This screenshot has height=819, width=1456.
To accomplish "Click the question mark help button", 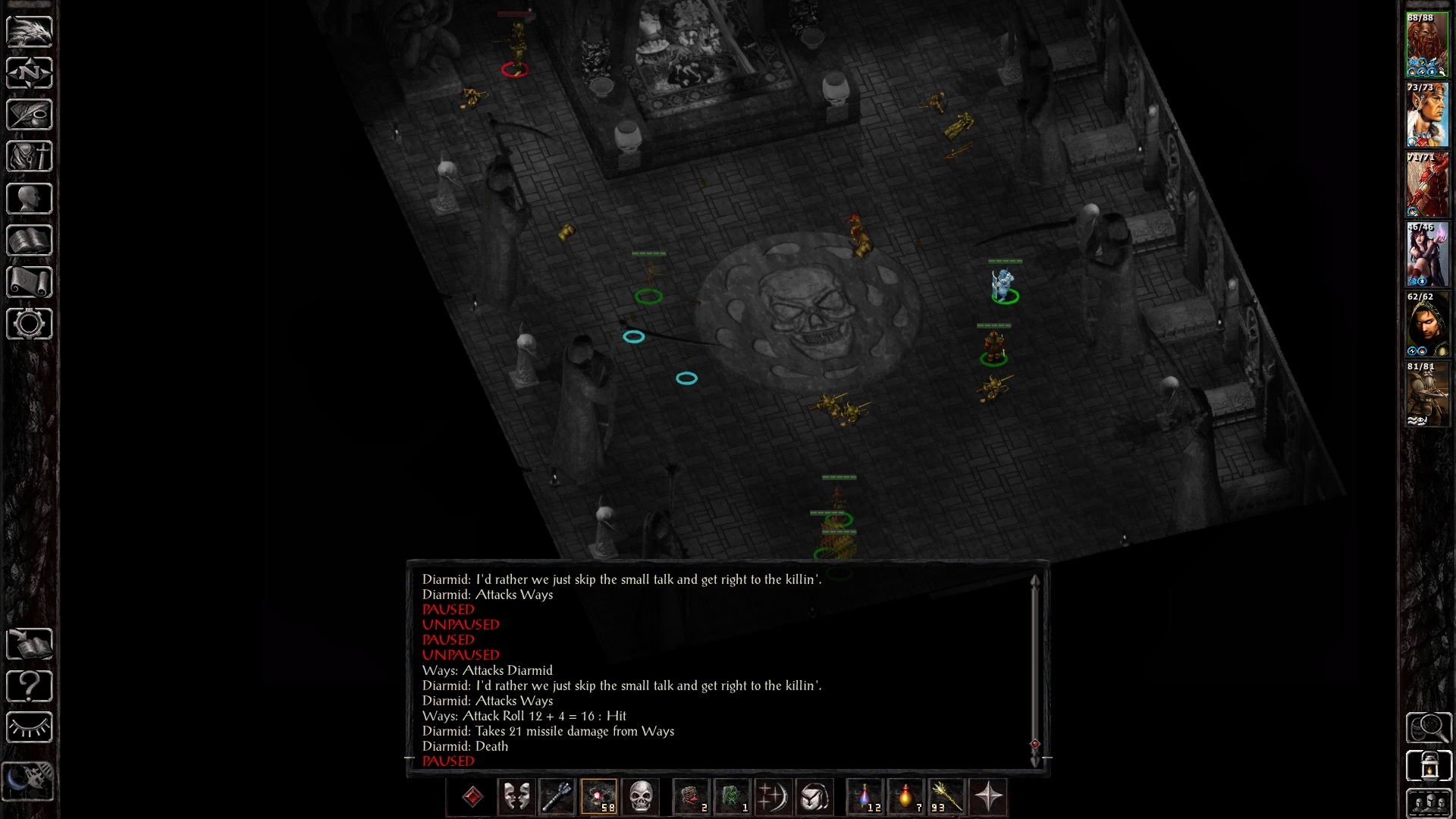I will tap(30, 686).
